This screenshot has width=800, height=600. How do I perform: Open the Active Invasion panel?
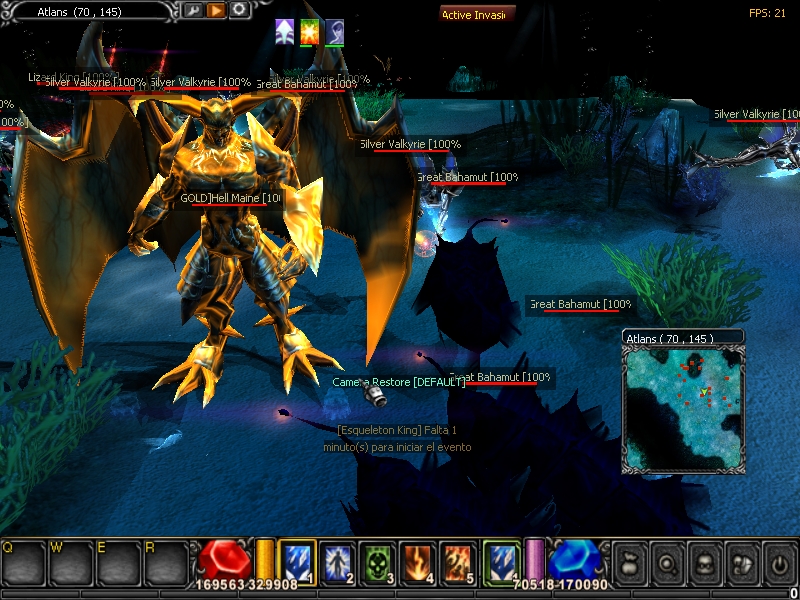[x=478, y=14]
